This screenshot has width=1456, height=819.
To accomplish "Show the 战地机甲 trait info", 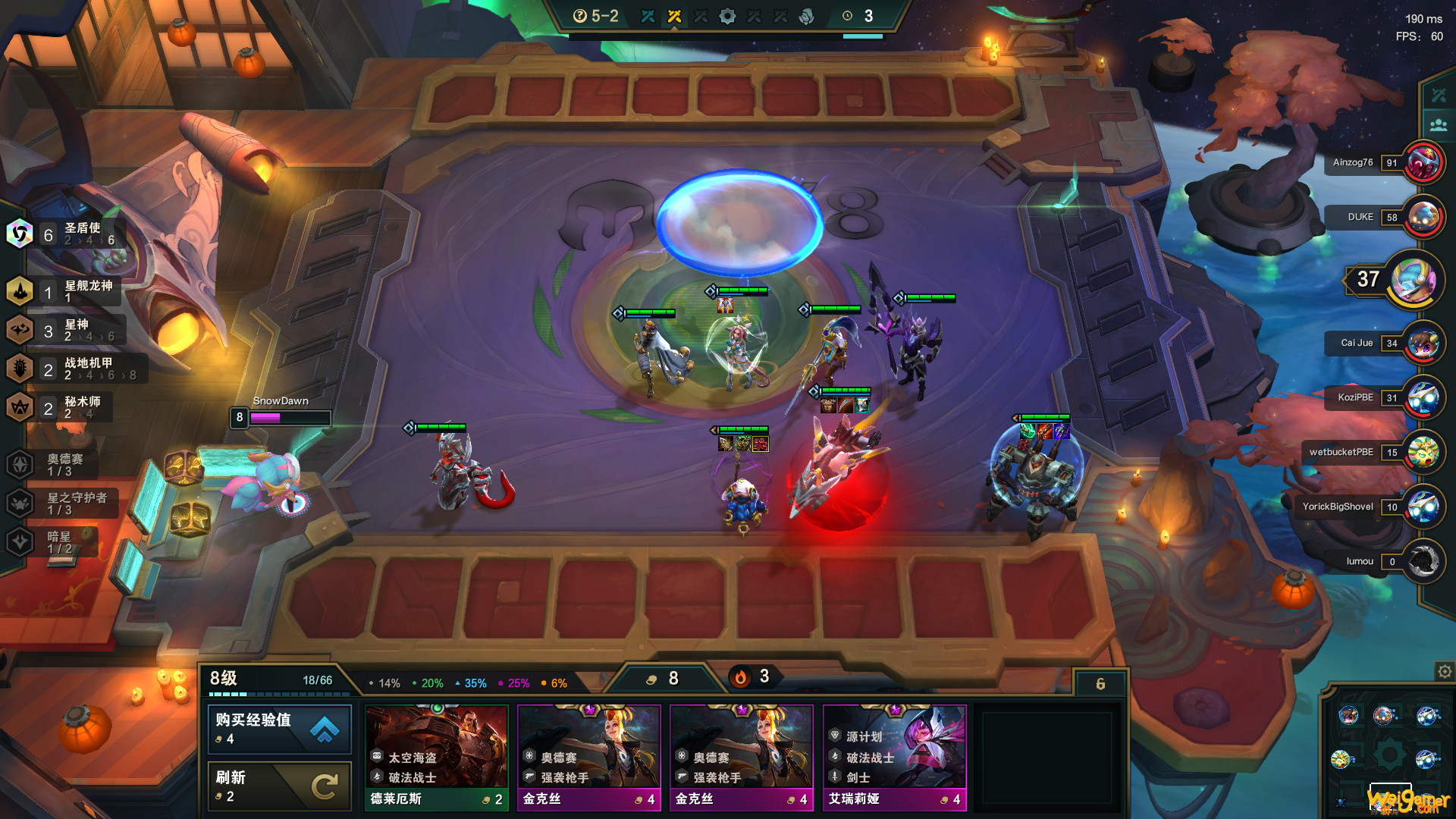I will point(72,369).
